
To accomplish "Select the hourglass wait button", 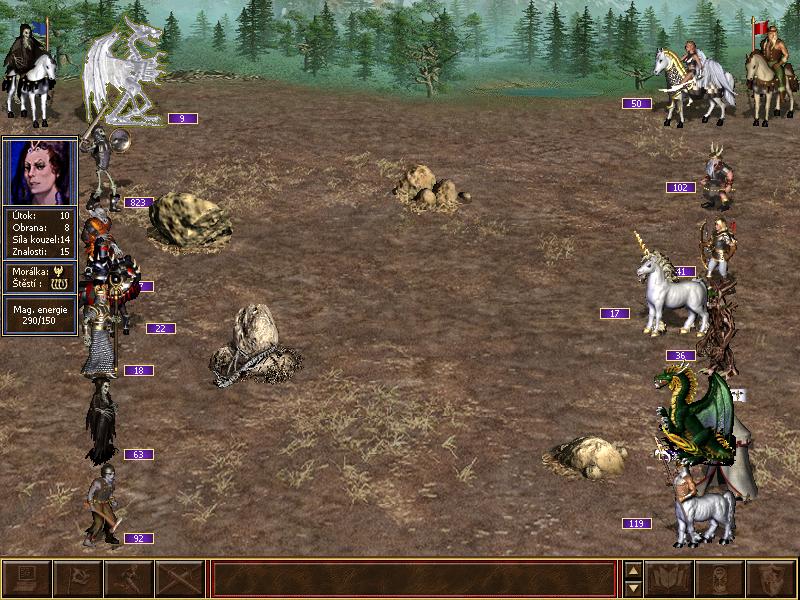I will [x=721, y=579].
